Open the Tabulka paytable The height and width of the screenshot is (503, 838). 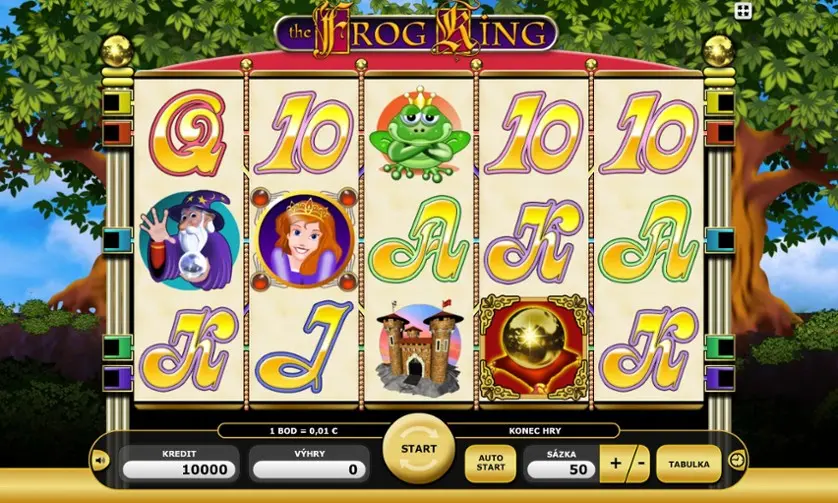click(689, 465)
